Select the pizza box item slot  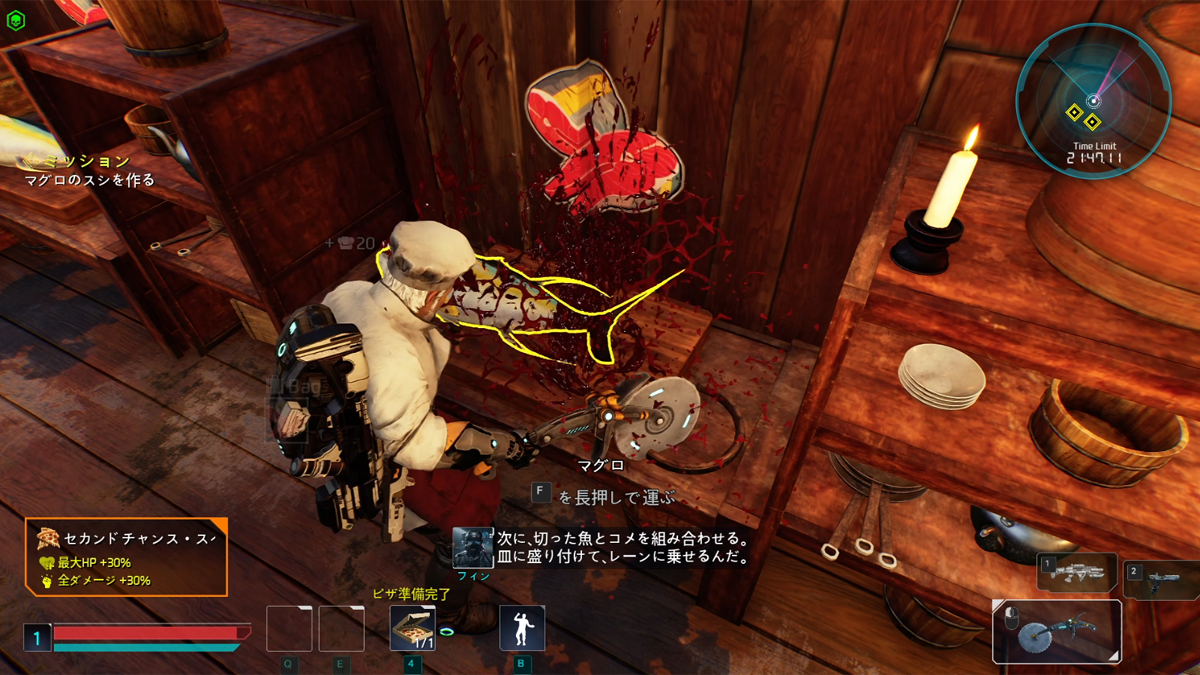tap(412, 629)
